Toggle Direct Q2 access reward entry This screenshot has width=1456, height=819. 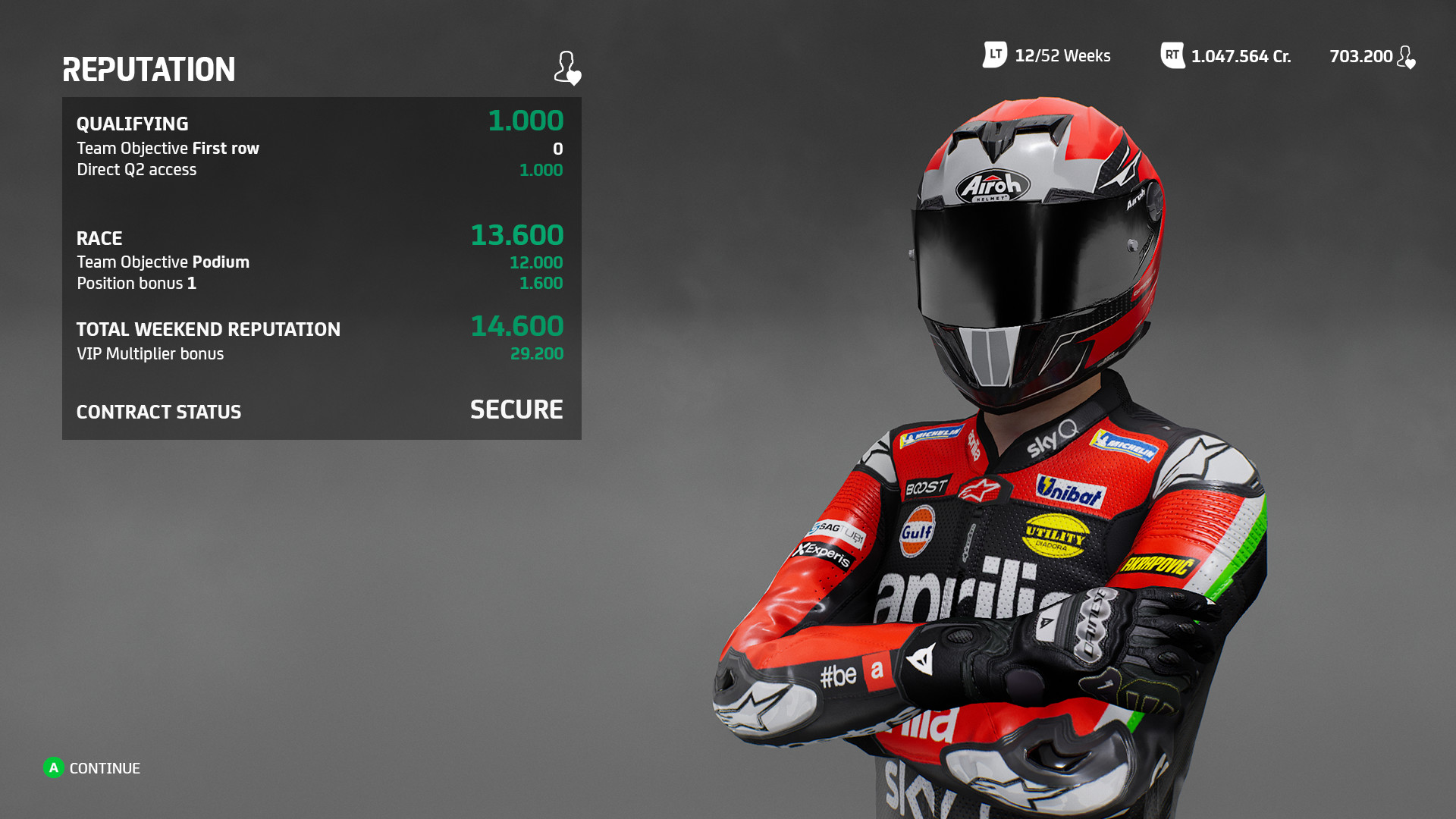coord(136,169)
